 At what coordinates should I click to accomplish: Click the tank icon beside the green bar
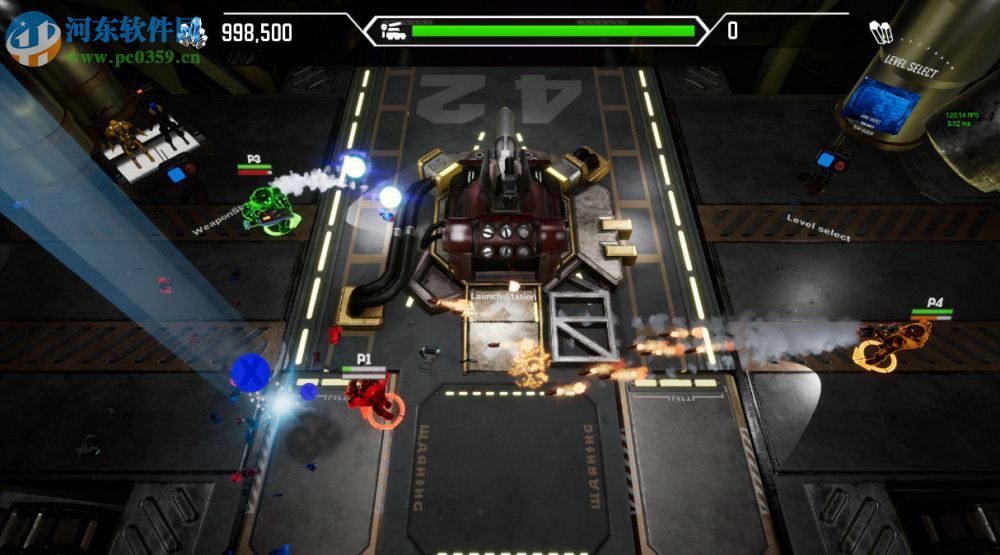[x=393, y=31]
